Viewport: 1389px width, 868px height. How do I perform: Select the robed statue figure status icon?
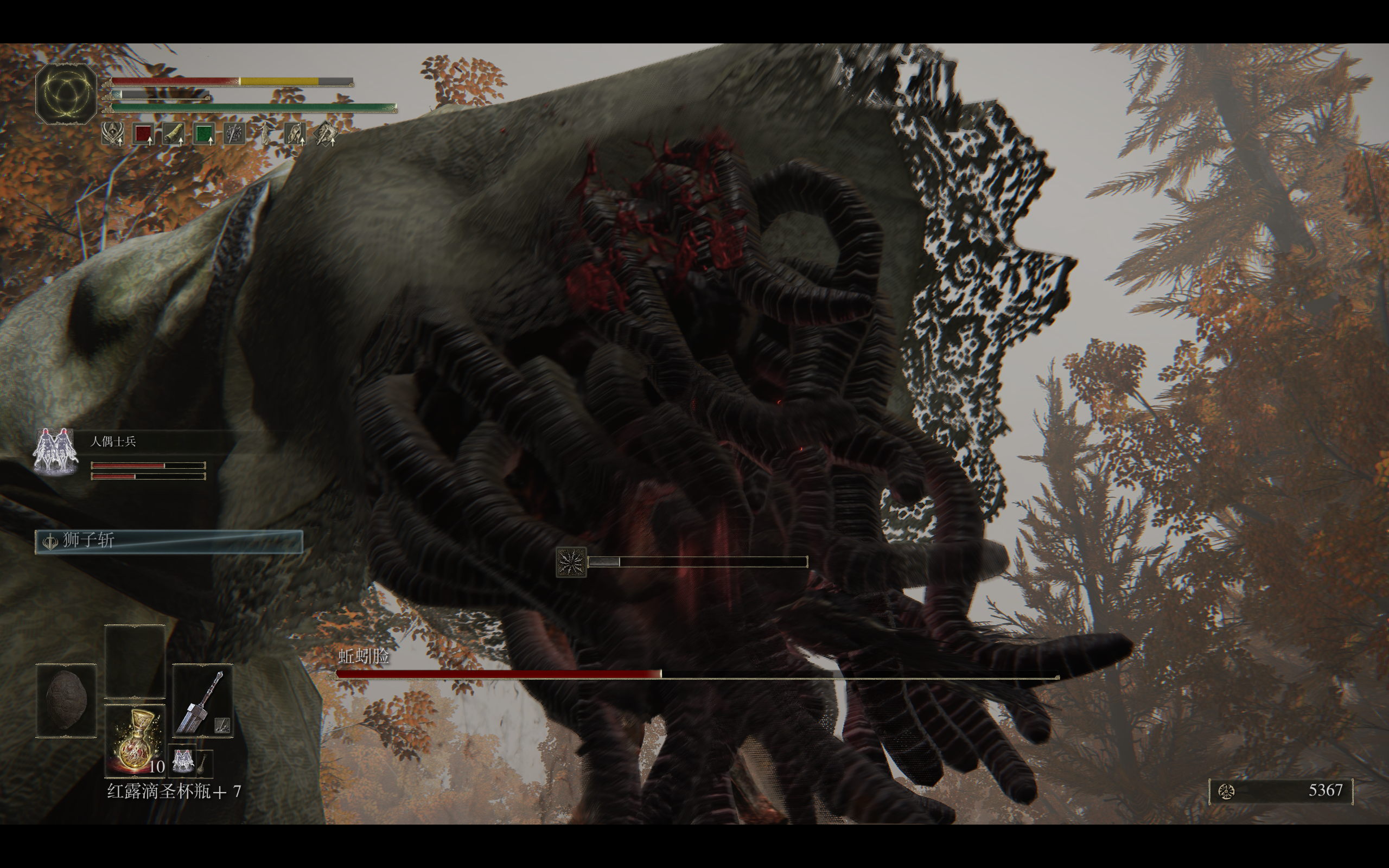[265, 135]
